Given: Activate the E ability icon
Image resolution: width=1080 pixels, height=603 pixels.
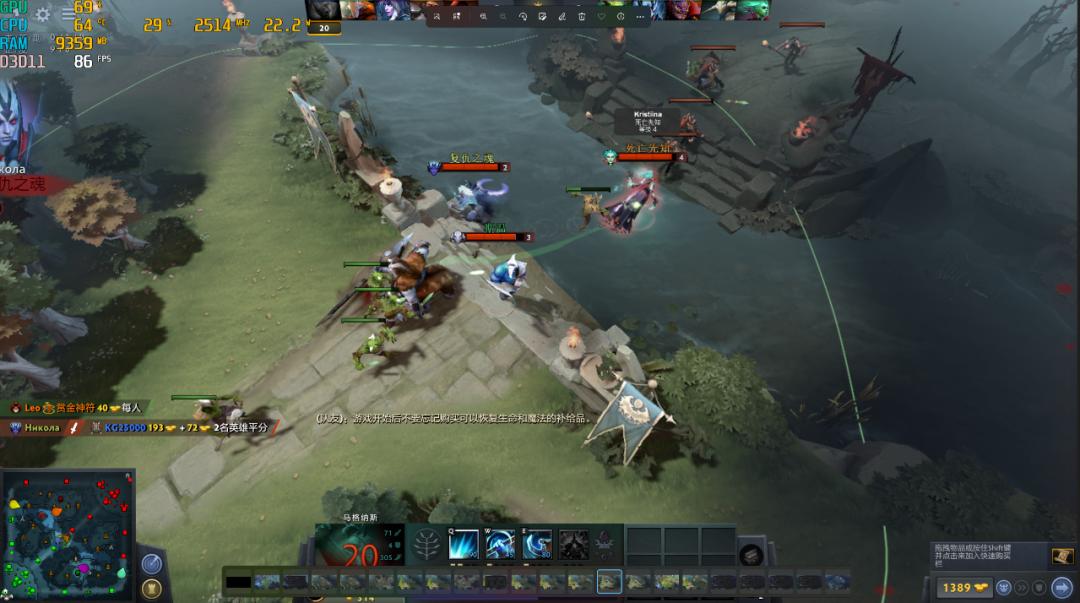Looking at the screenshot, I should tap(537, 545).
